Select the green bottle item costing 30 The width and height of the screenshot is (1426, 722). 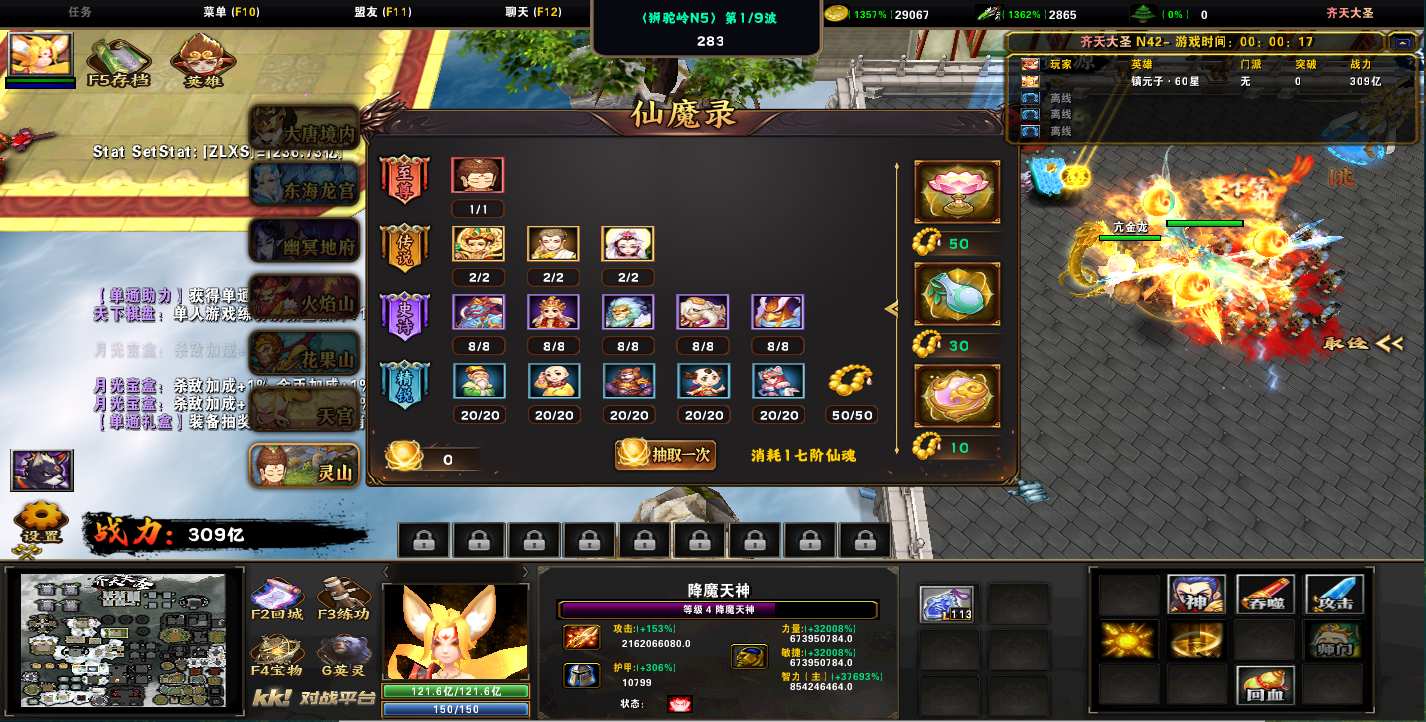tap(957, 294)
